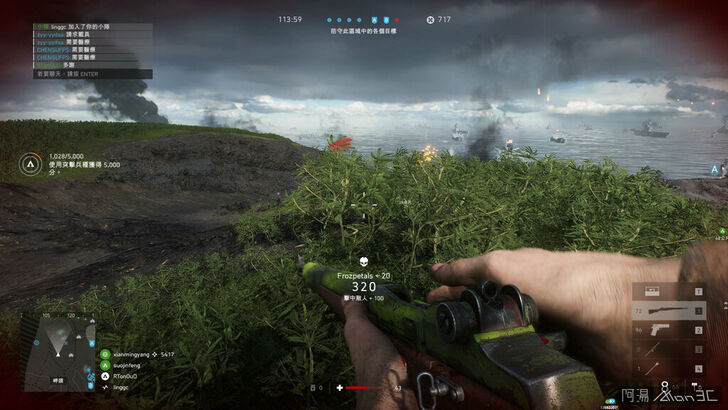The height and width of the screenshot is (410, 728).
Task: Click the assault class assignment tracker icon
Action: (x=30, y=160)
